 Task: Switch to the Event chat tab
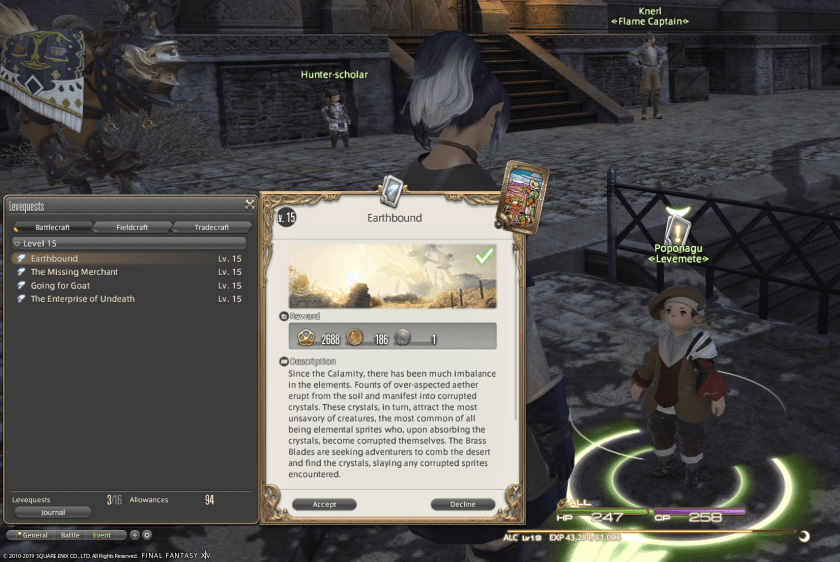(x=103, y=535)
